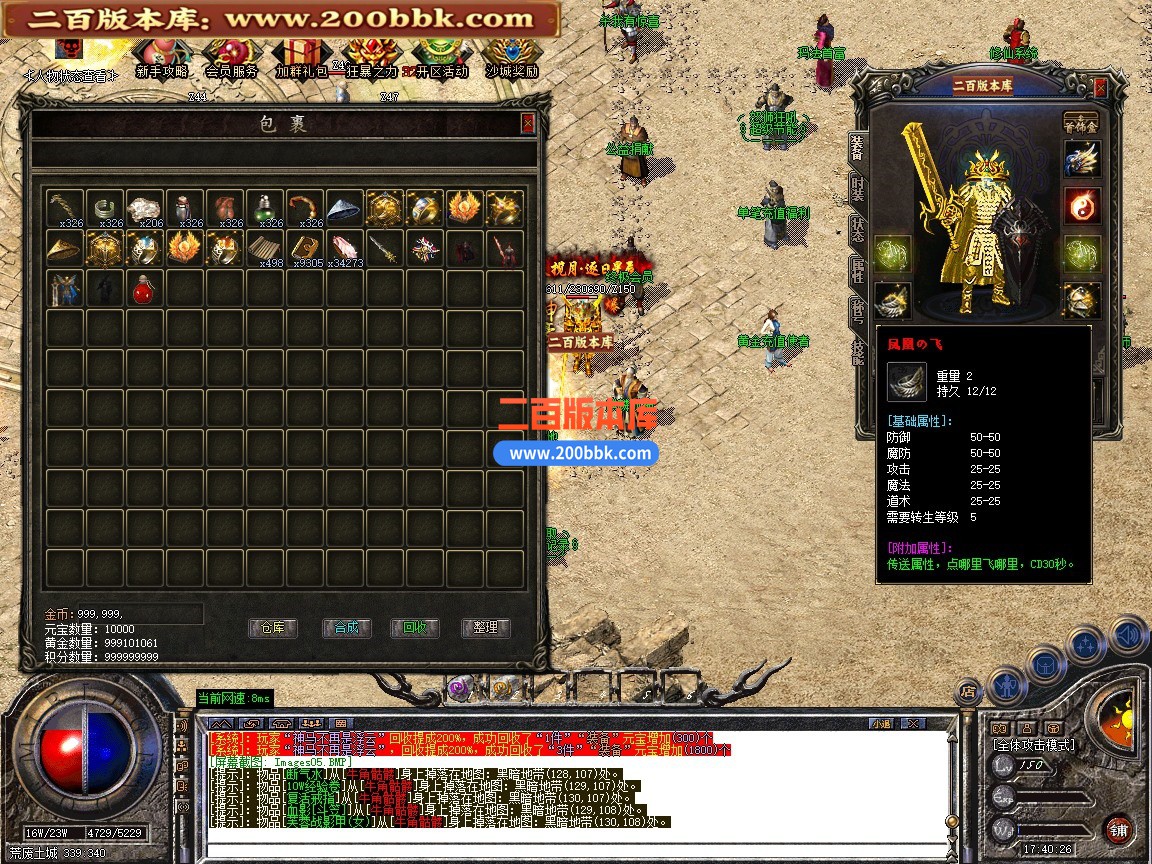This screenshot has height=864, width=1152.
Task: Click the red 铺 stall button
Action: [1118, 829]
